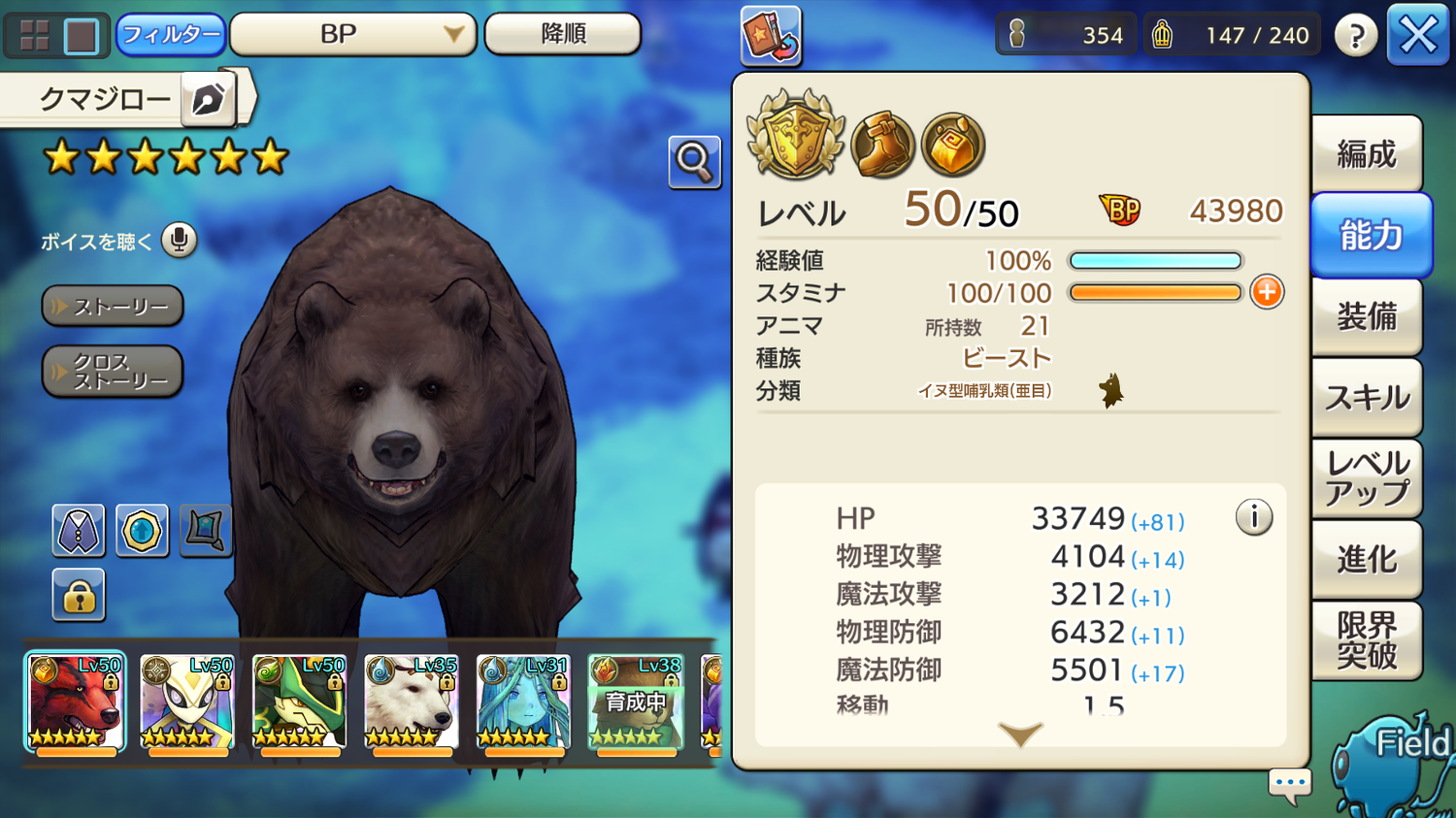Open the help question mark button

click(x=1355, y=36)
